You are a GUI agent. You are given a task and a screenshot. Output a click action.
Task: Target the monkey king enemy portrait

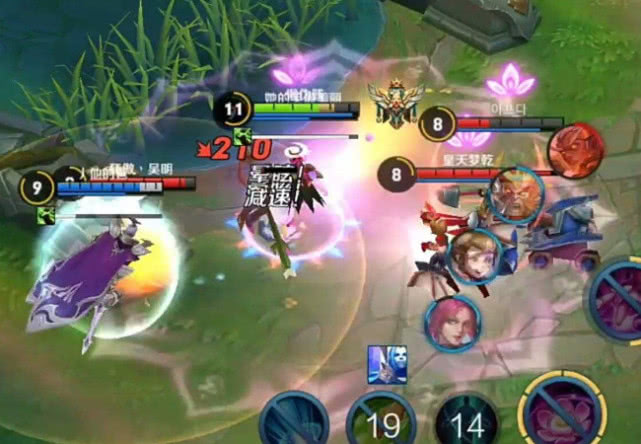515,195
